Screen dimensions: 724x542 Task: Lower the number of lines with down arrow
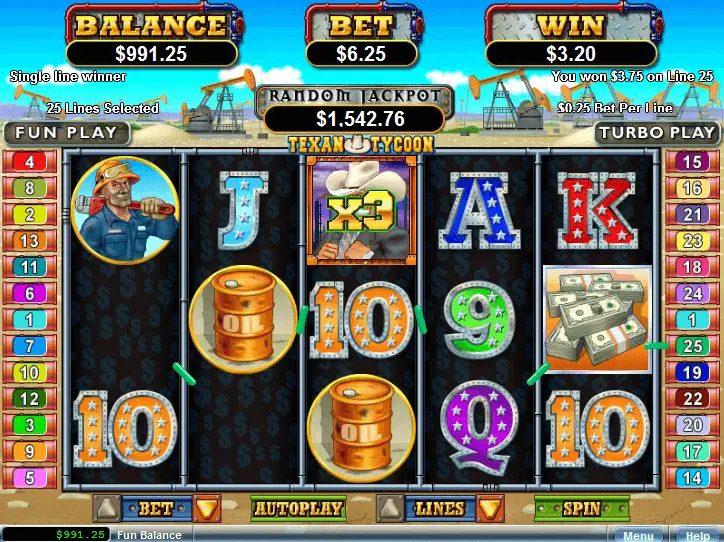[489, 509]
